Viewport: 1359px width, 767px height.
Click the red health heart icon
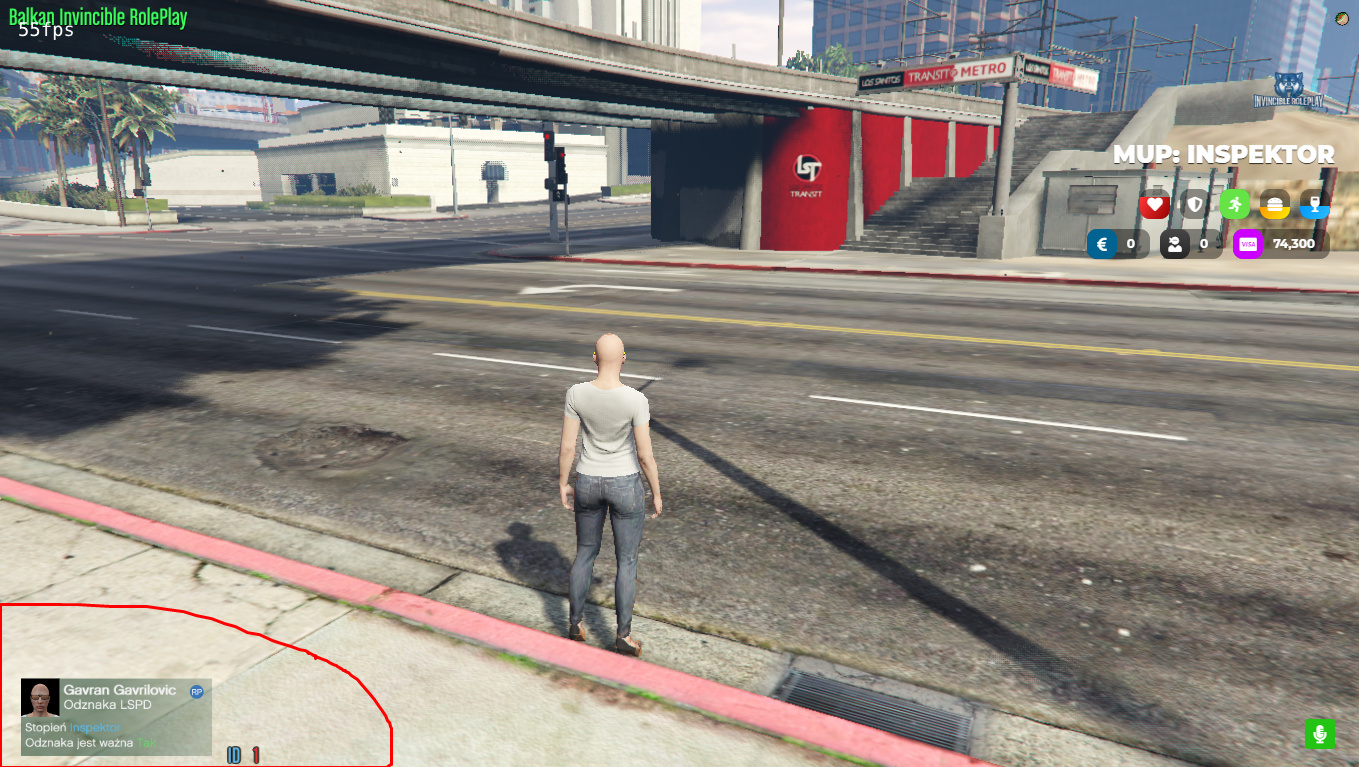click(x=1155, y=204)
